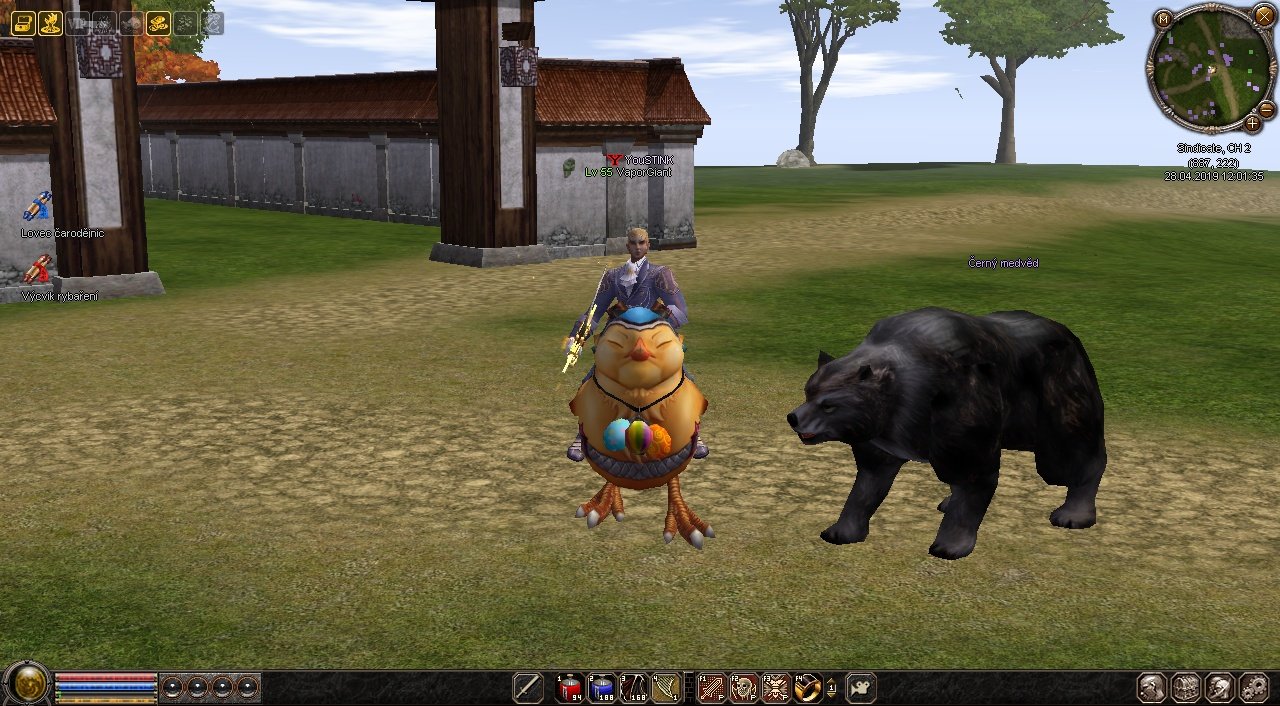Toggle the camera mode button

click(861, 688)
